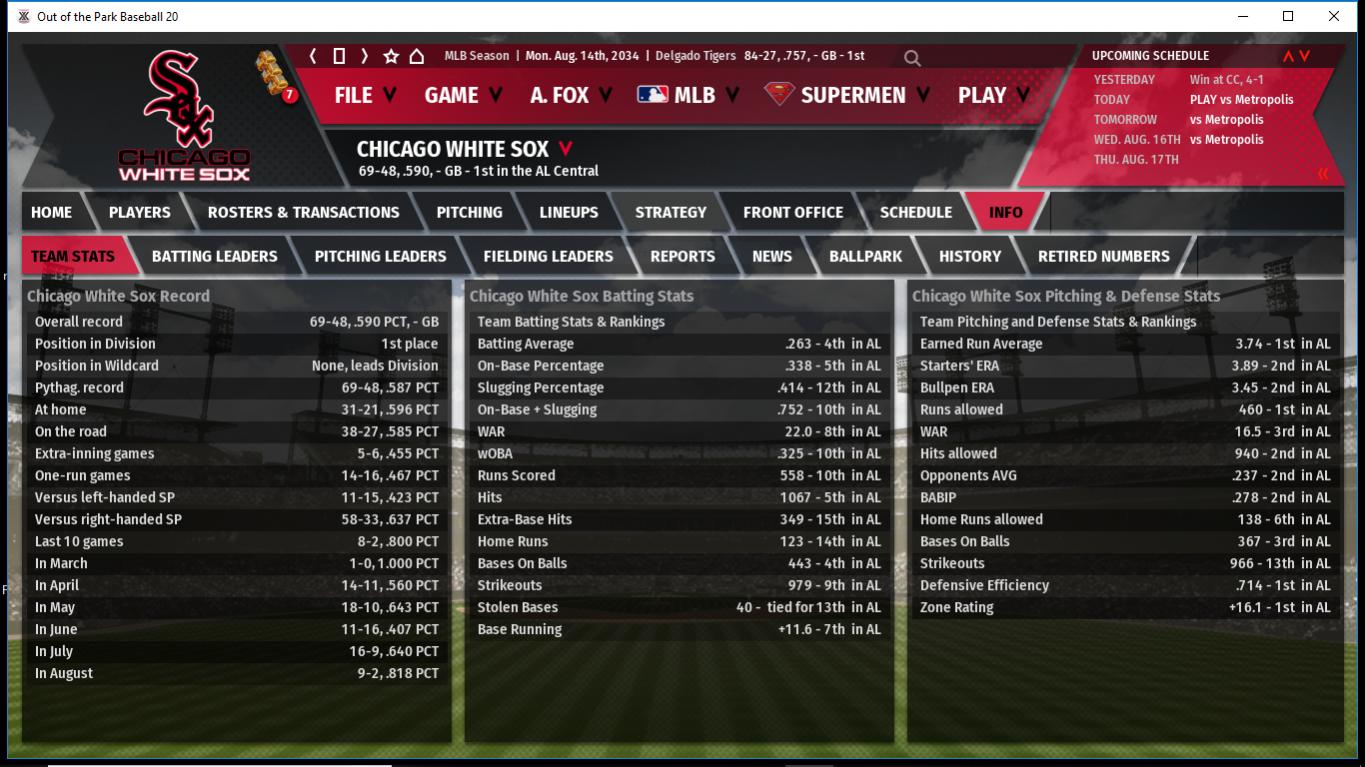
Task: Open the FRONT OFFICE tab
Action: (x=792, y=212)
